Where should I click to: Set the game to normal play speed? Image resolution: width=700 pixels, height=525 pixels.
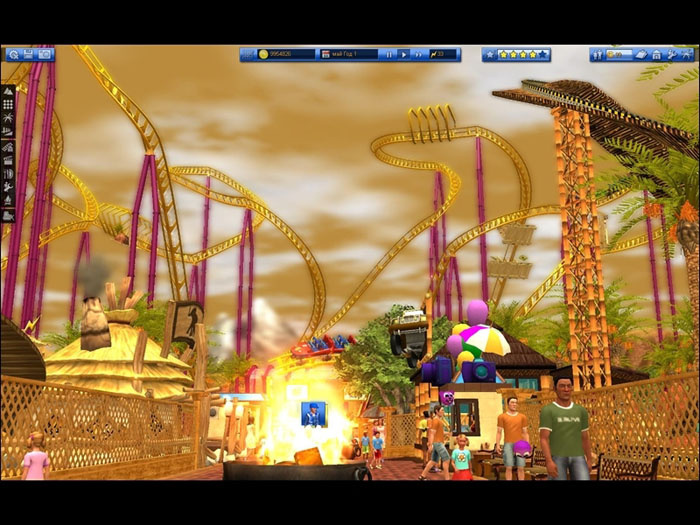[404, 54]
